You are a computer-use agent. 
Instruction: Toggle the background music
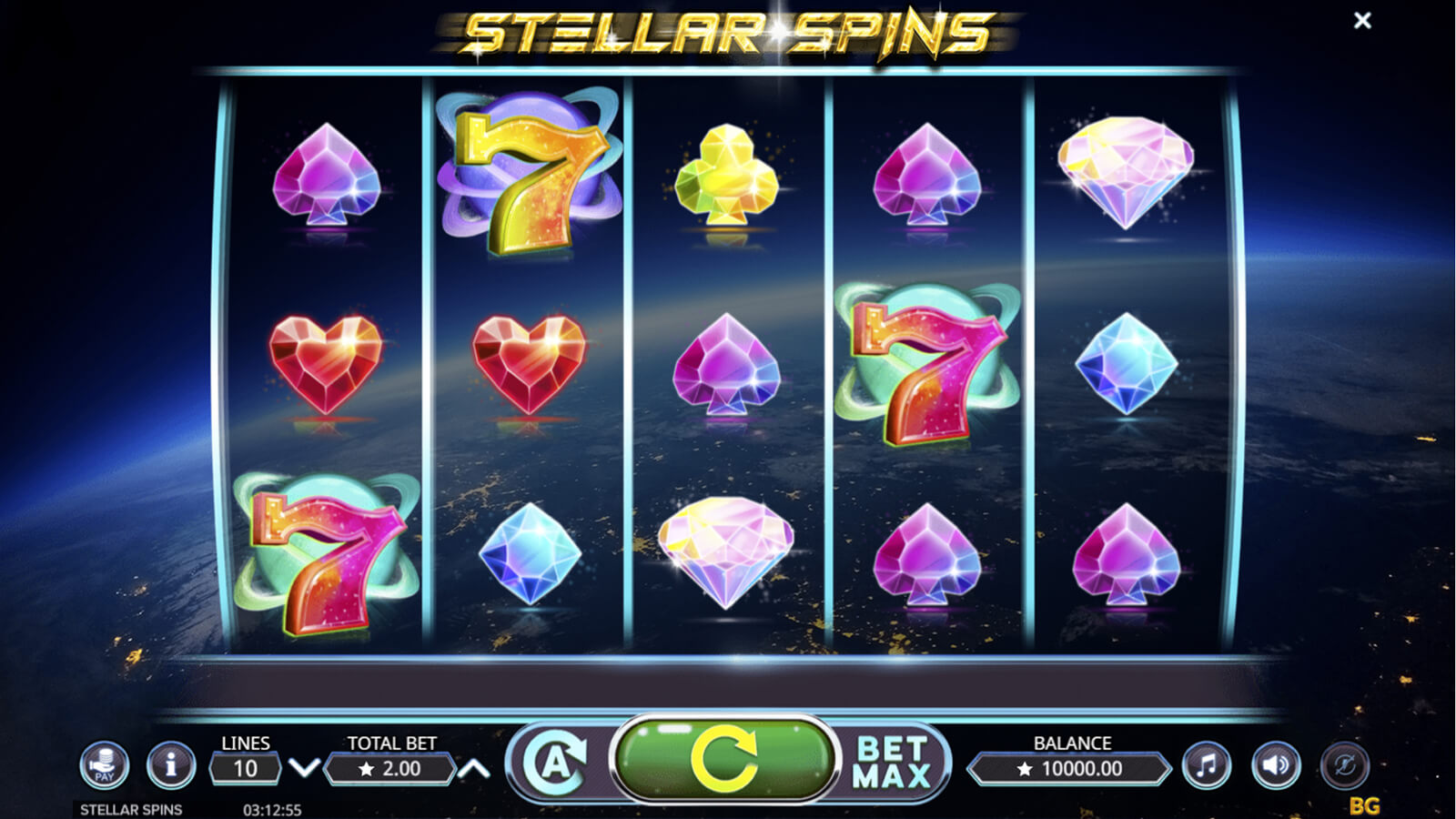pyautogui.click(x=1207, y=766)
